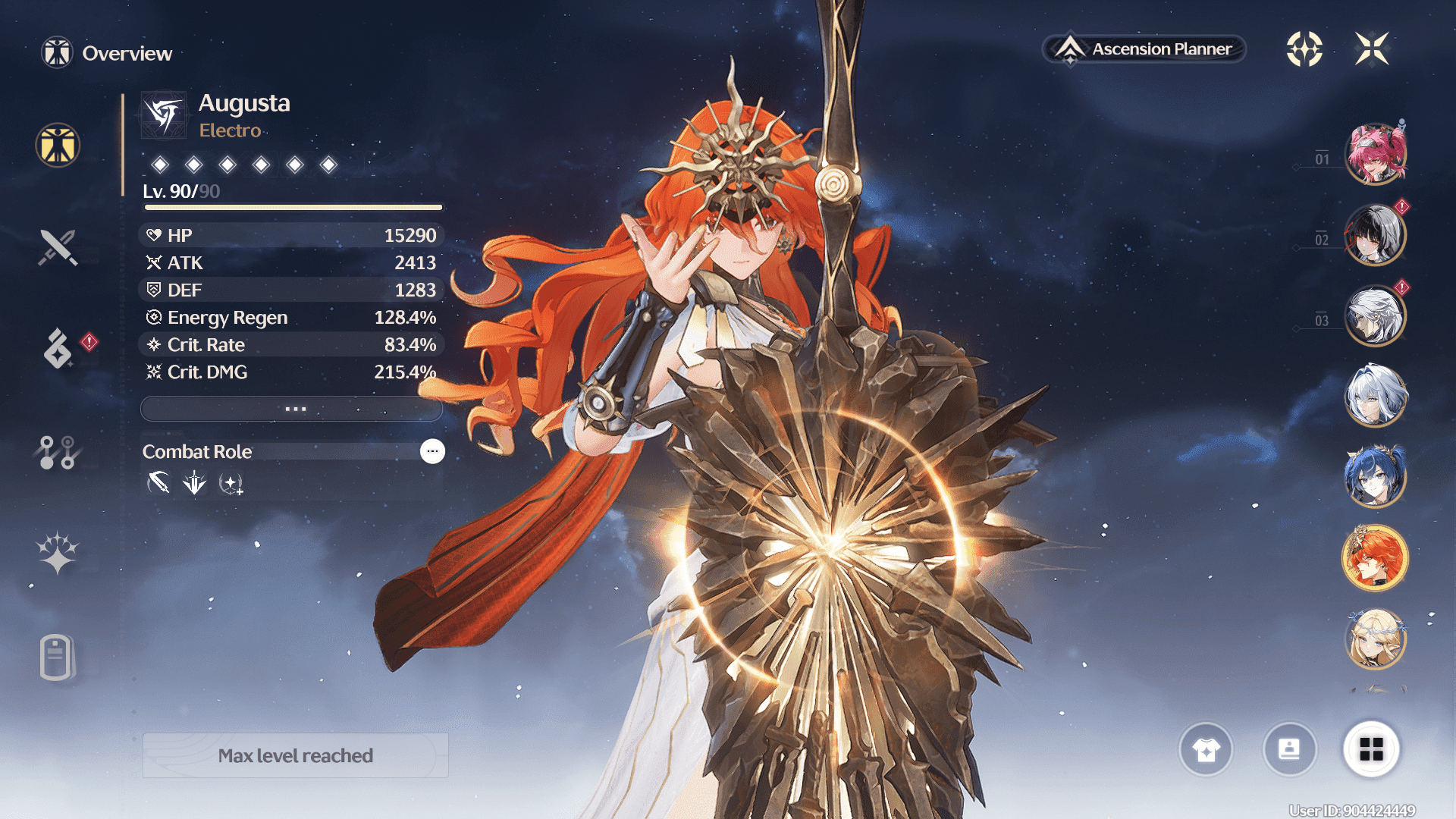Select the white-haired character in slot 03
This screenshot has height=819, width=1456.
[1375, 315]
